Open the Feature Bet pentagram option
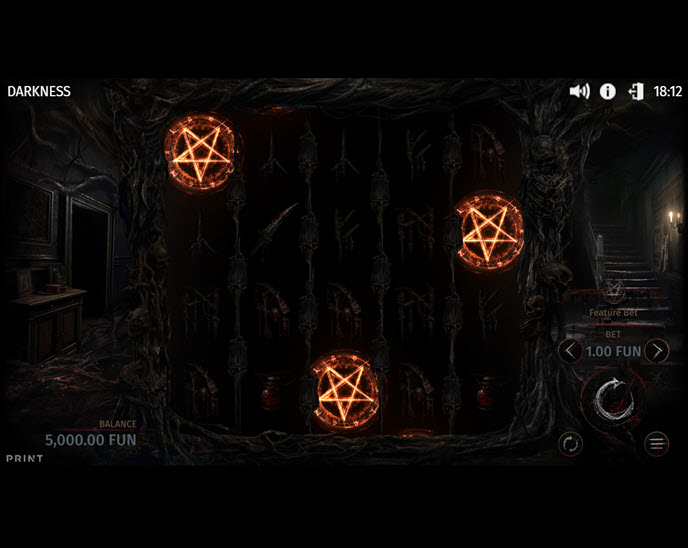Screen dimensions: 688x548 click(x=614, y=292)
